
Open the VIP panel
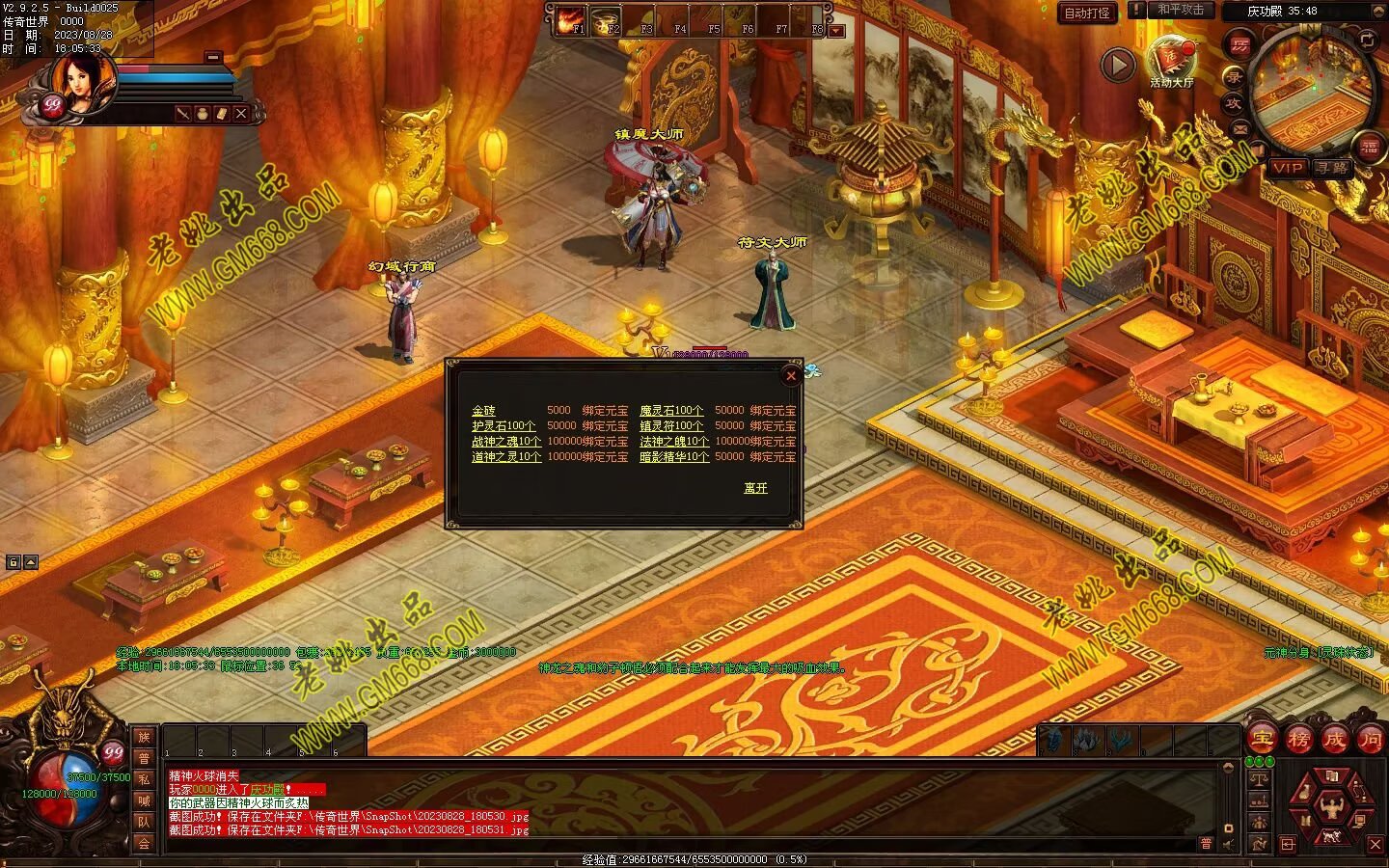(x=1286, y=168)
